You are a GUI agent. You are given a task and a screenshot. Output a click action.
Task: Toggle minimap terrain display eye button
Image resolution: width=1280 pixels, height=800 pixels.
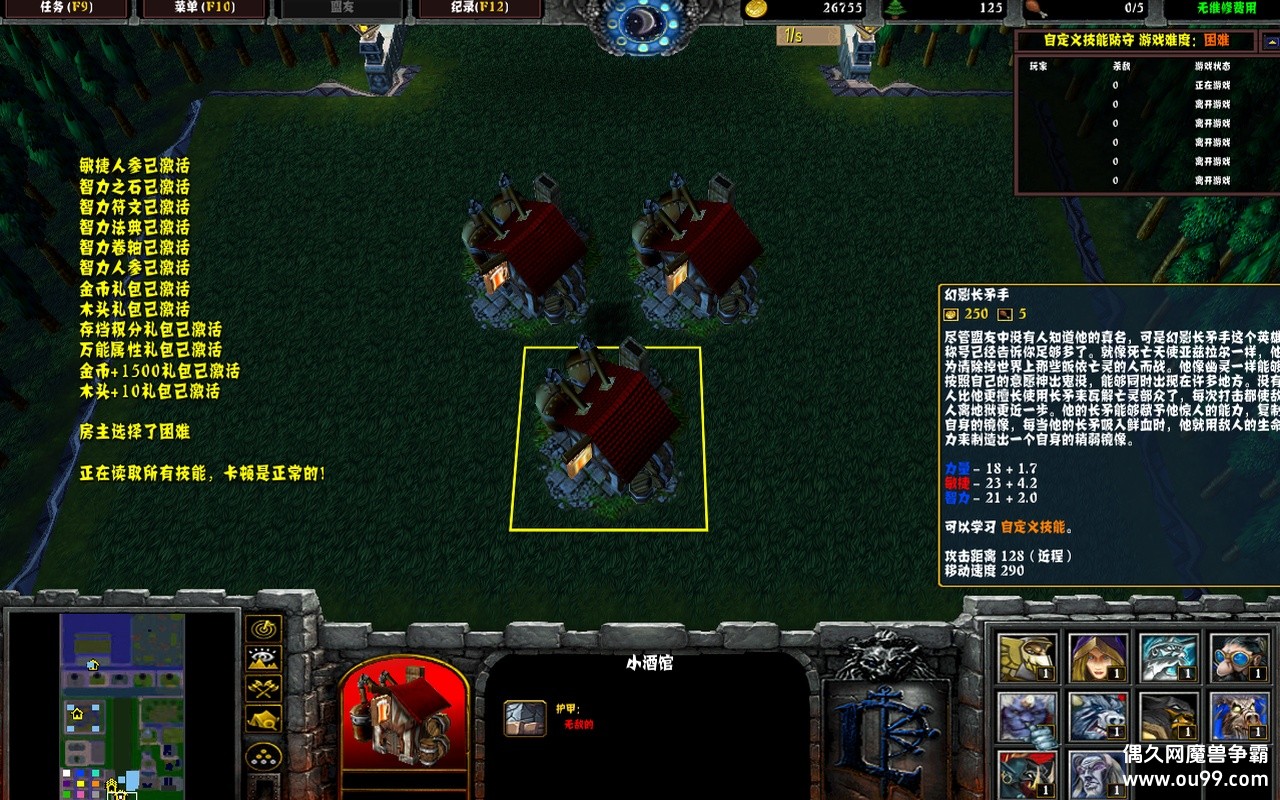click(263, 659)
